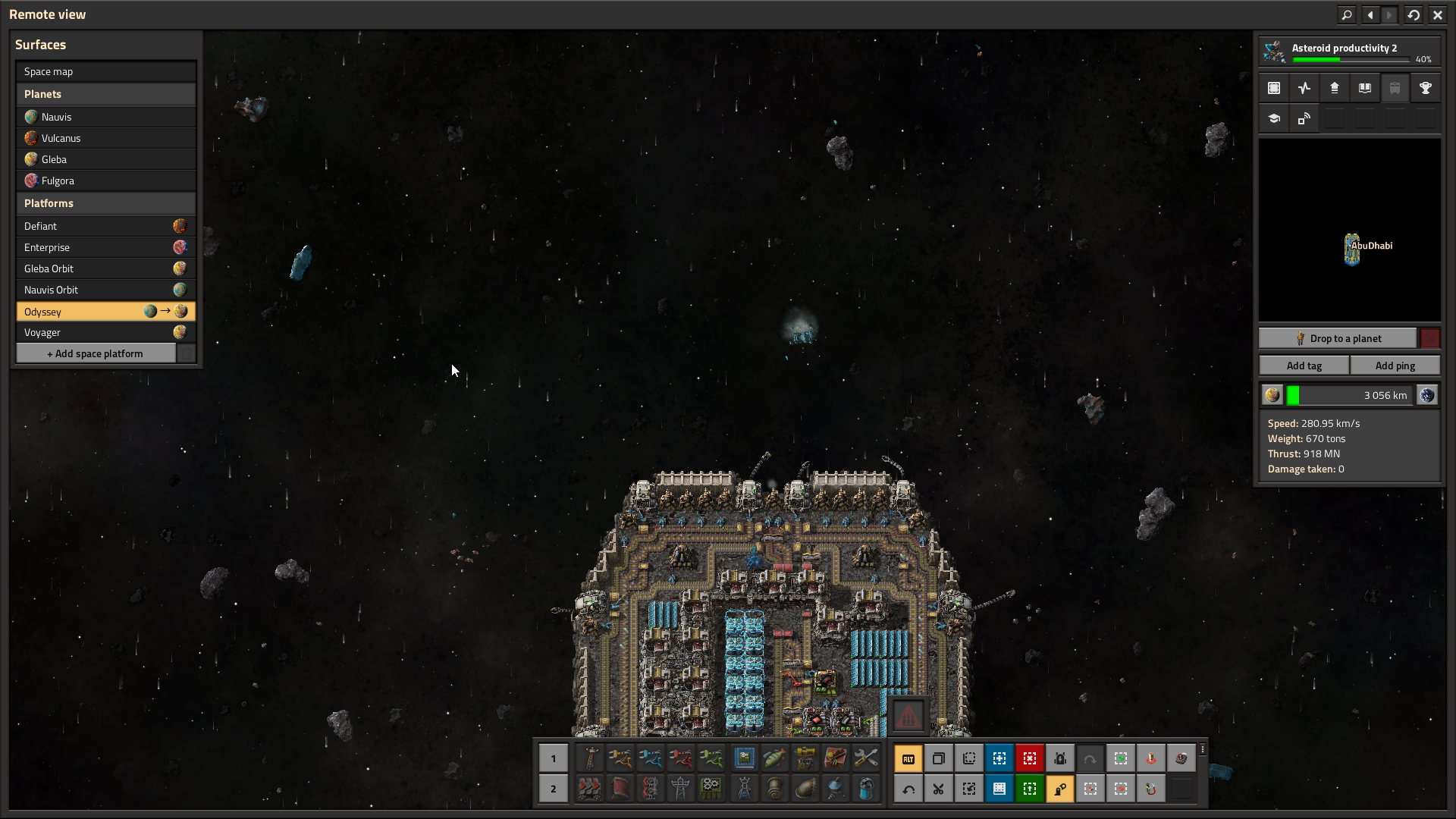Activate the scissors cut tool

click(x=938, y=789)
